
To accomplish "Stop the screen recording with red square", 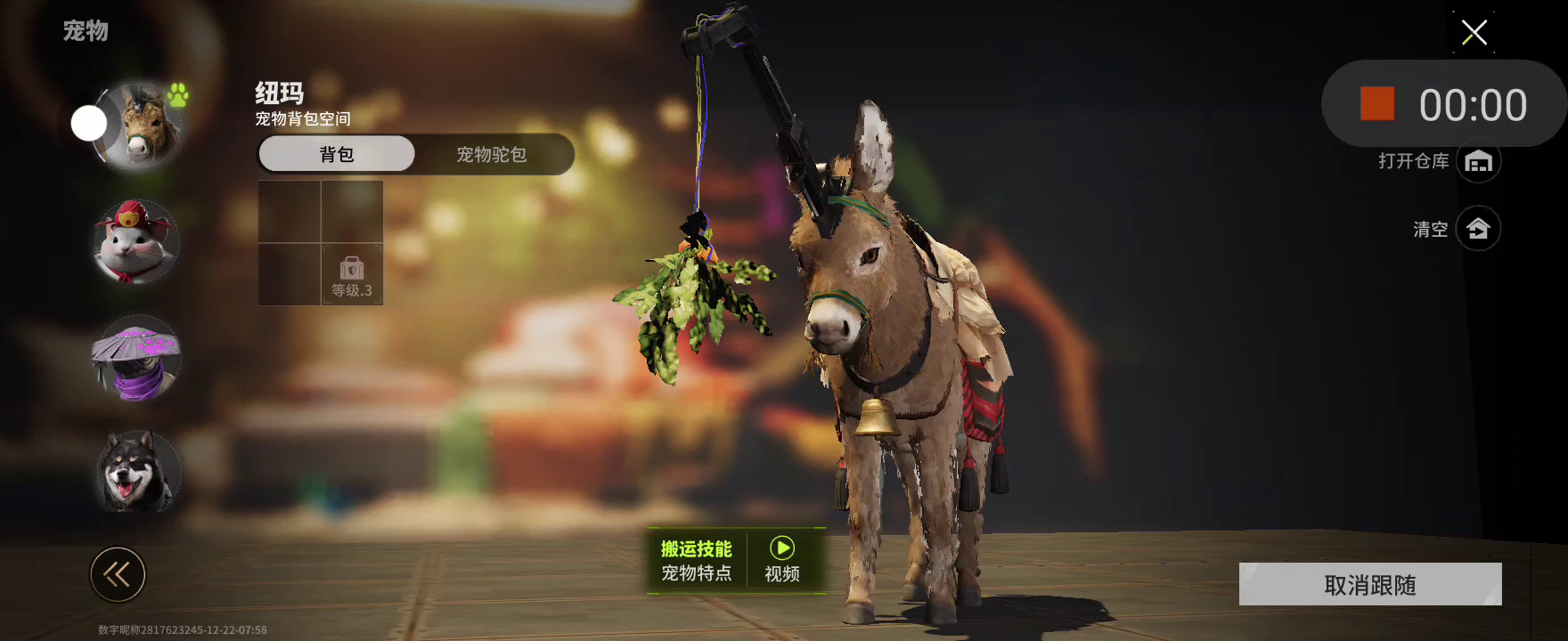I will tap(1376, 104).
